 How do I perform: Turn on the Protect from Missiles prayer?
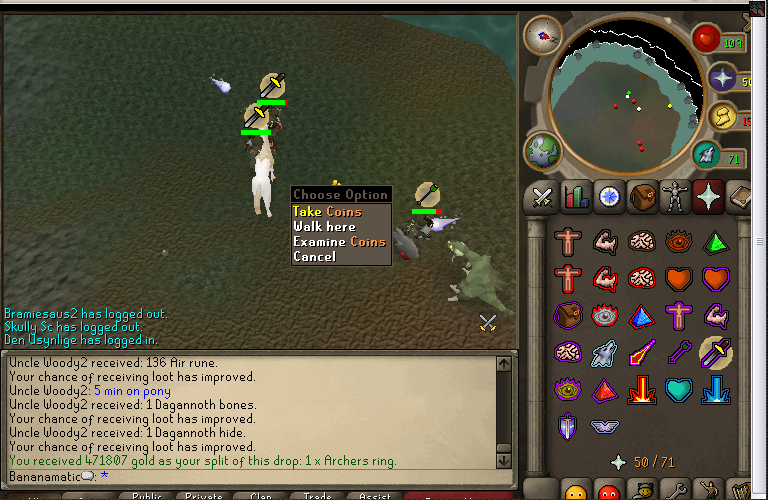[x=679, y=351]
